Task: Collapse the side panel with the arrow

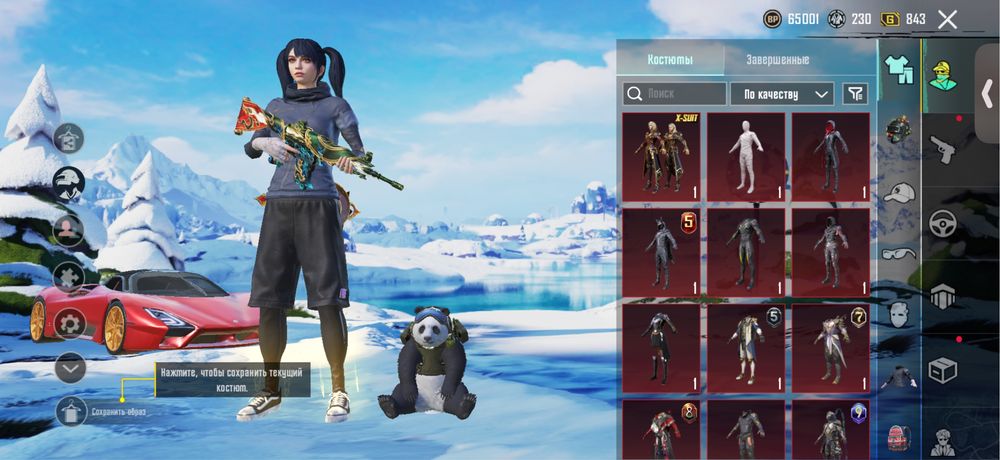Action: pyautogui.click(x=990, y=95)
